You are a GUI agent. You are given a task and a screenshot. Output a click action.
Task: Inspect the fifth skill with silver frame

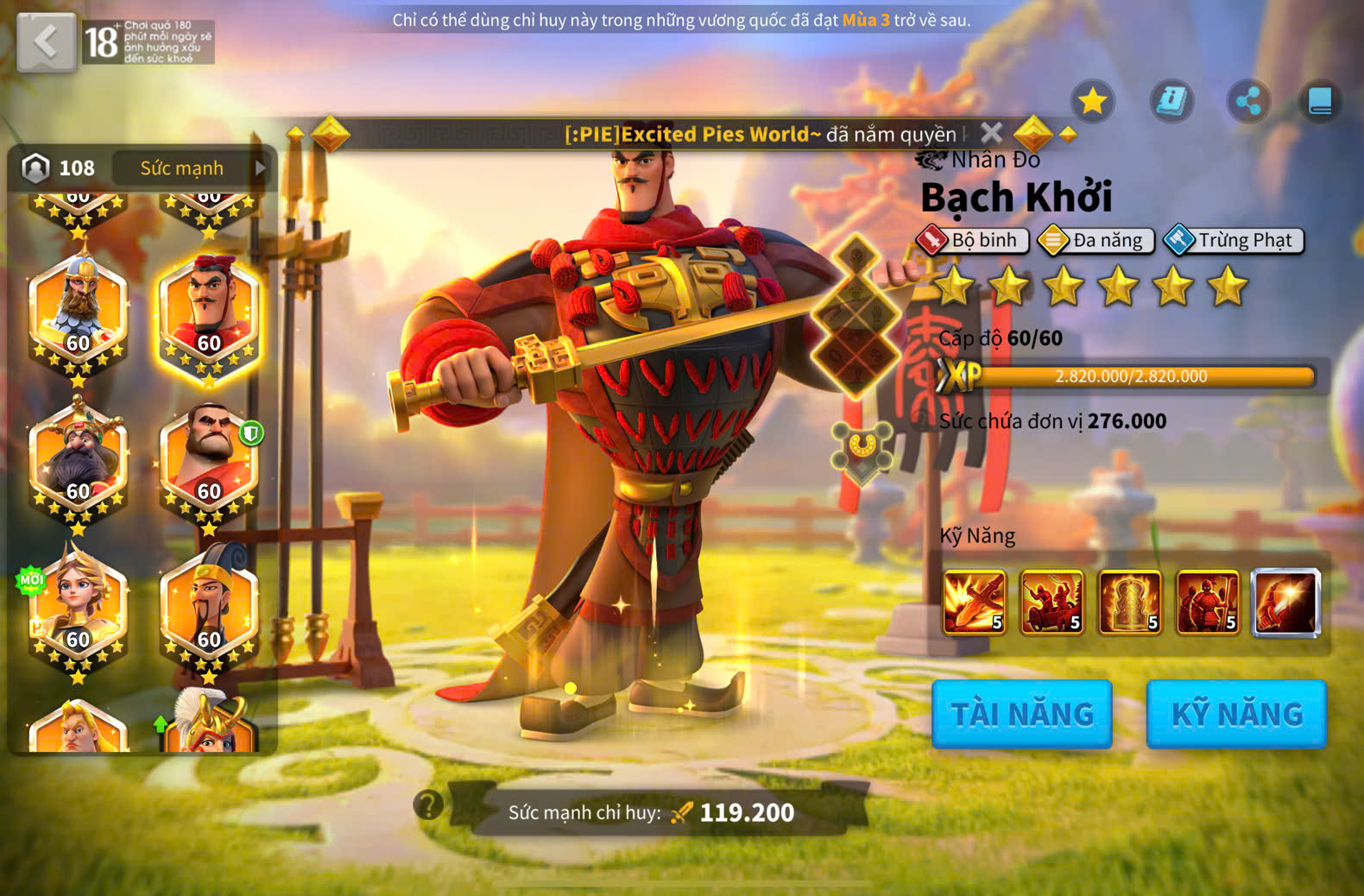1285,602
